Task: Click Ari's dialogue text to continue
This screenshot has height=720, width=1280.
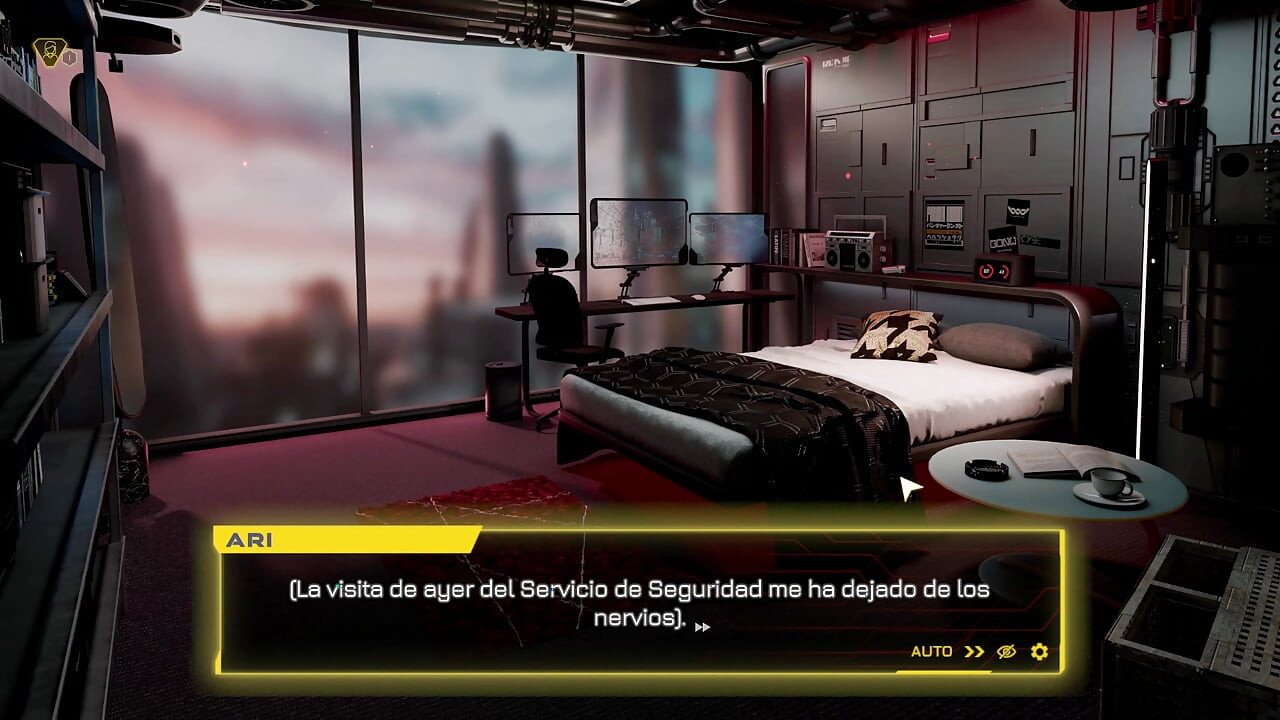Action: tap(639, 603)
